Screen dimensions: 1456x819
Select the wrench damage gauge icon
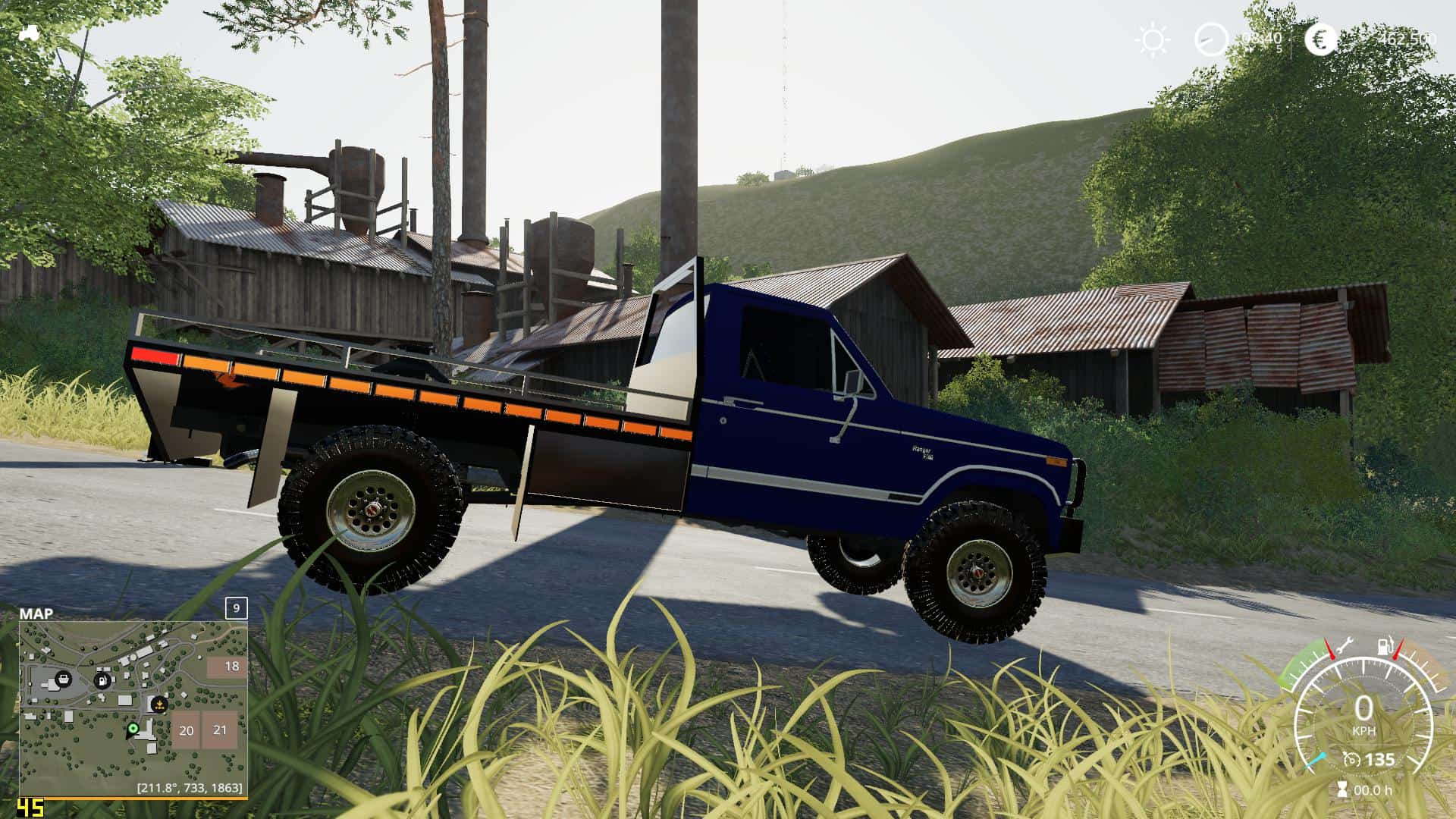click(x=1345, y=646)
